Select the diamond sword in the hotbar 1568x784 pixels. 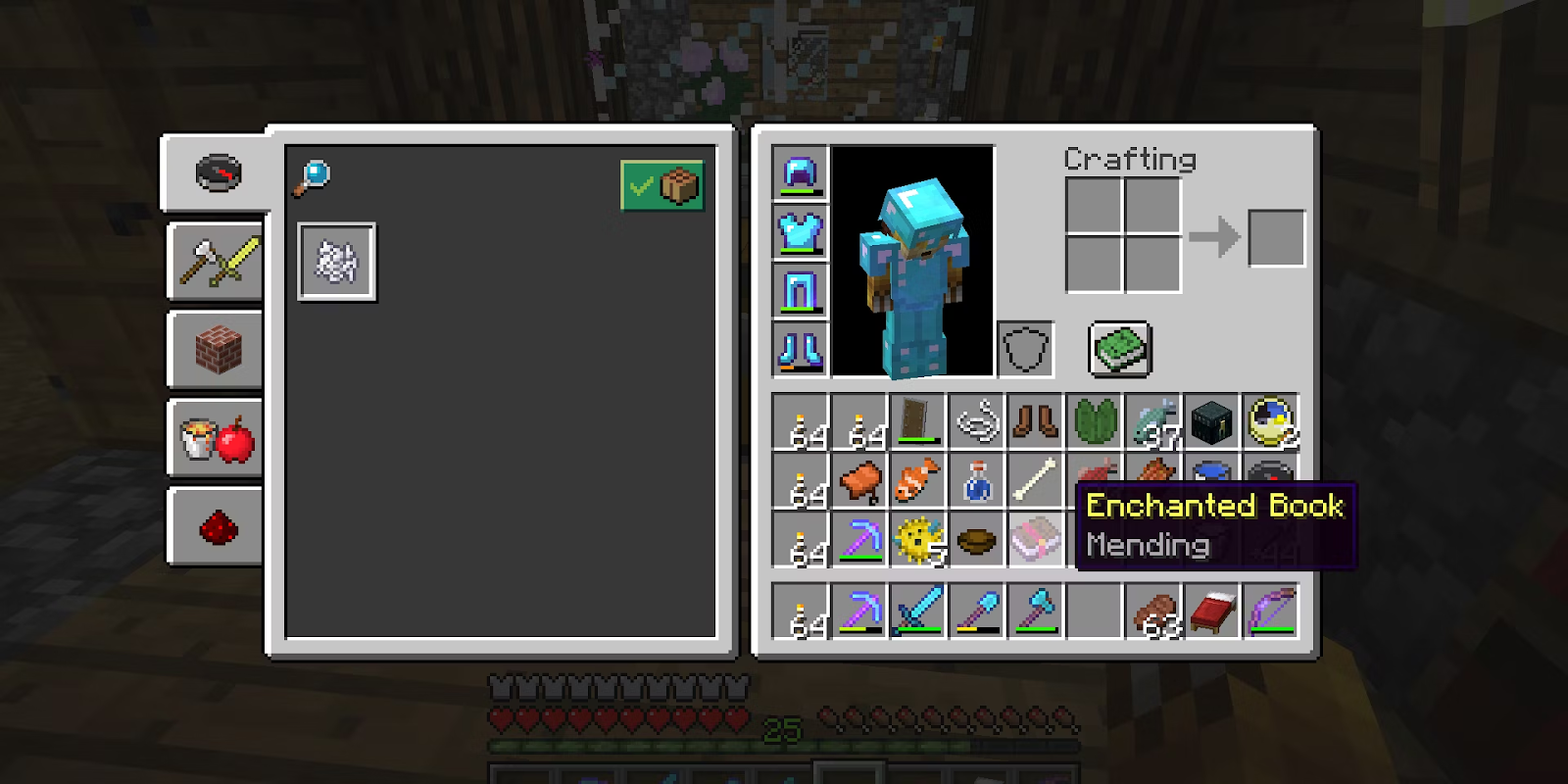(x=918, y=611)
